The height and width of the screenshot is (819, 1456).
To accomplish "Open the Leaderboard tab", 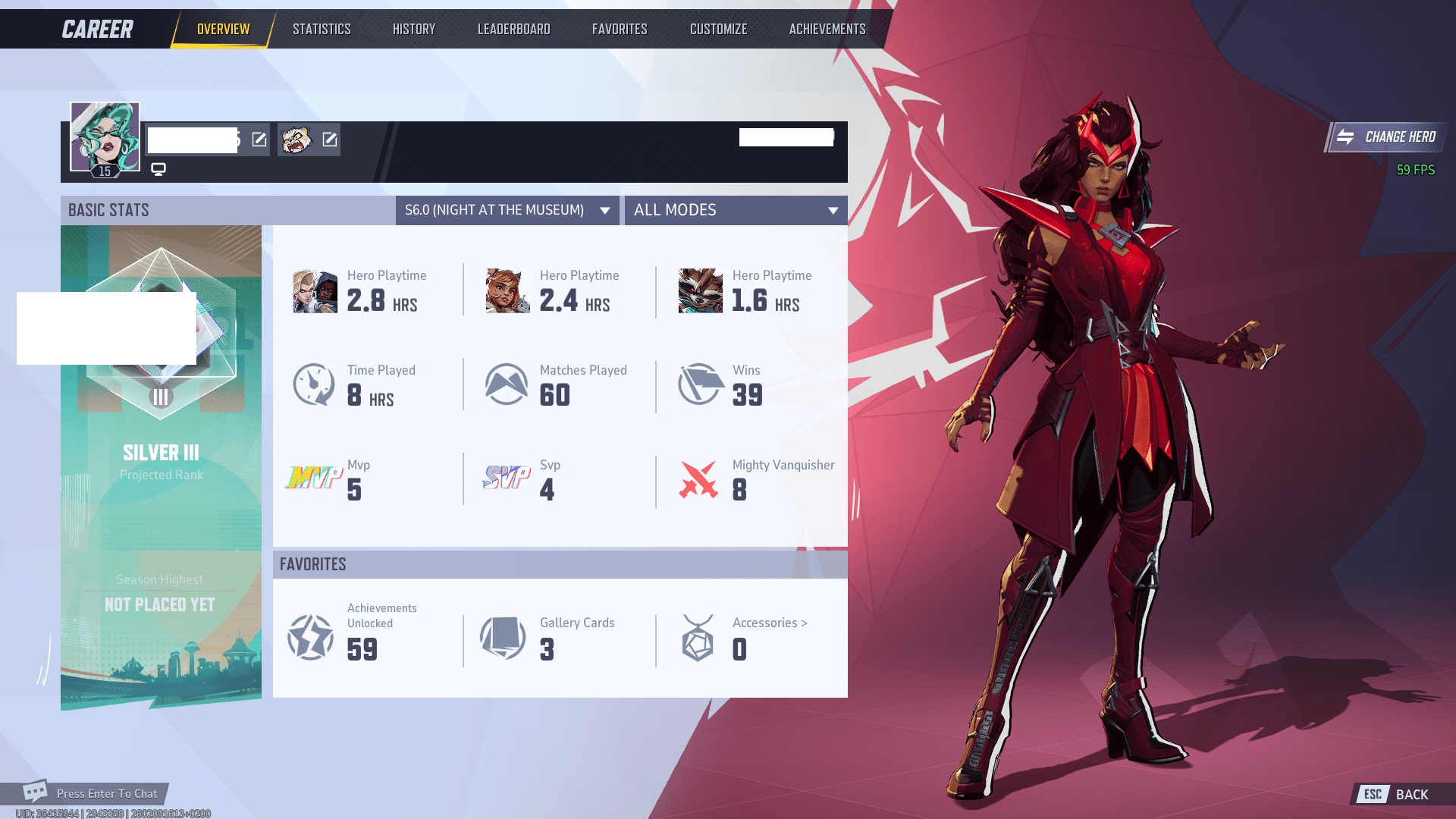I will tap(513, 28).
